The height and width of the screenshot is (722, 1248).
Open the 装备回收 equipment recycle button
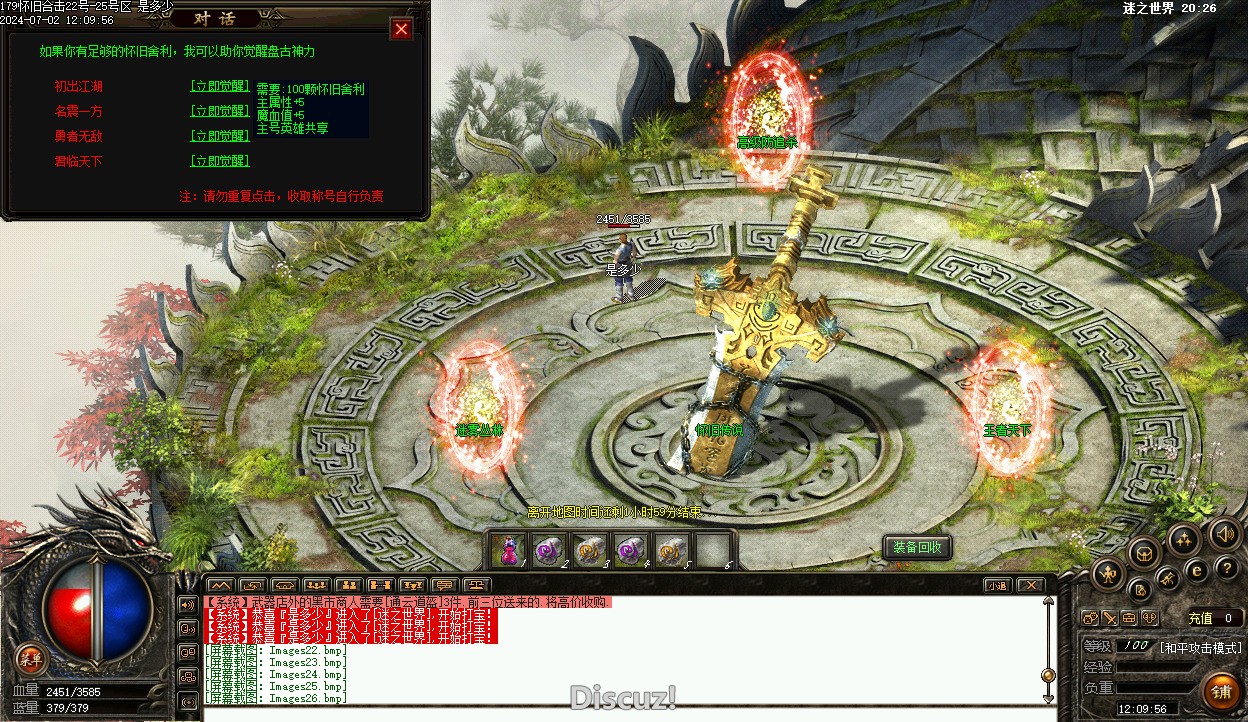click(917, 548)
